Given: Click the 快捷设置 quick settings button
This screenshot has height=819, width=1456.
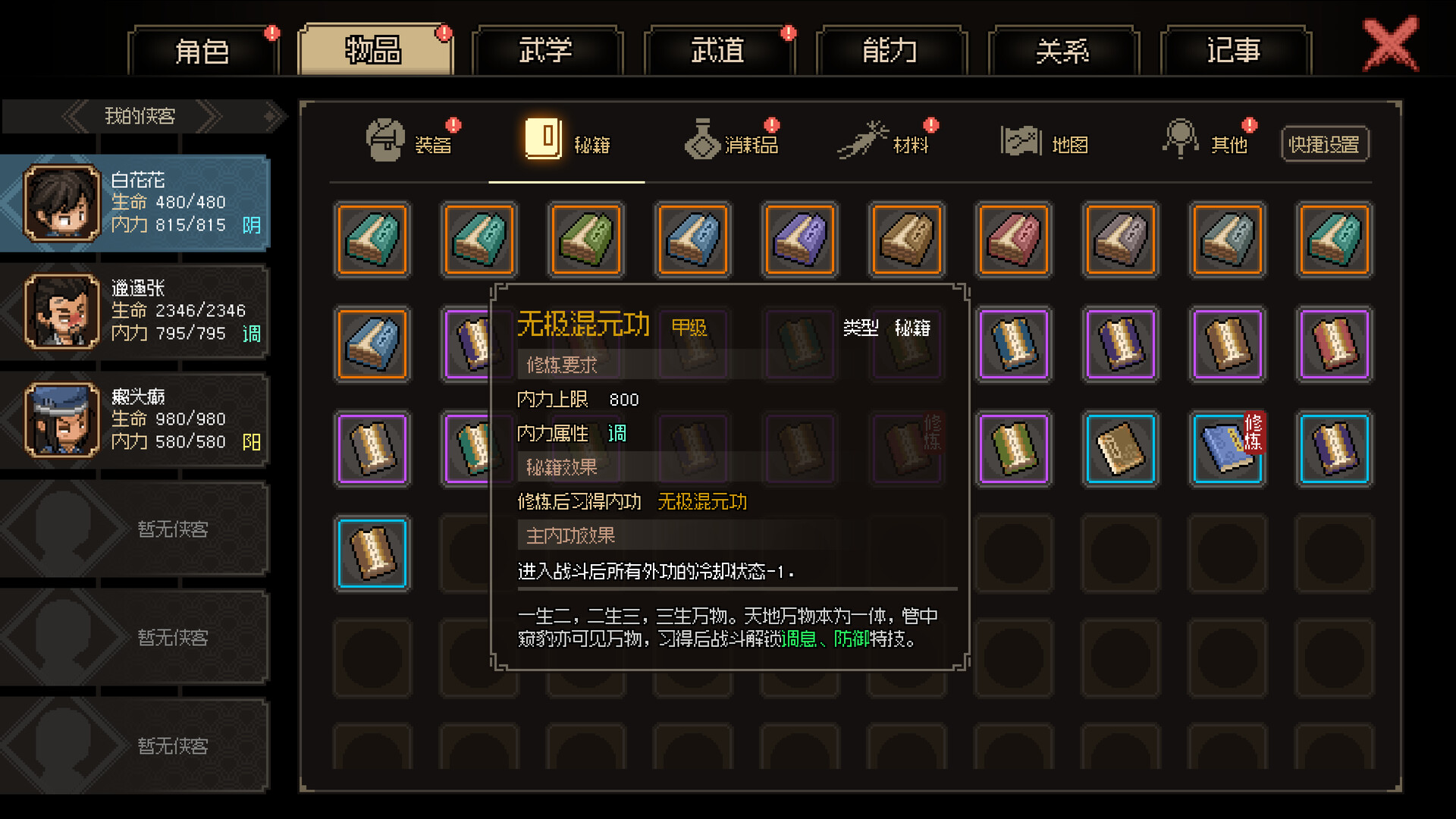Looking at the screenshot, I should (x=1325, y=143).
